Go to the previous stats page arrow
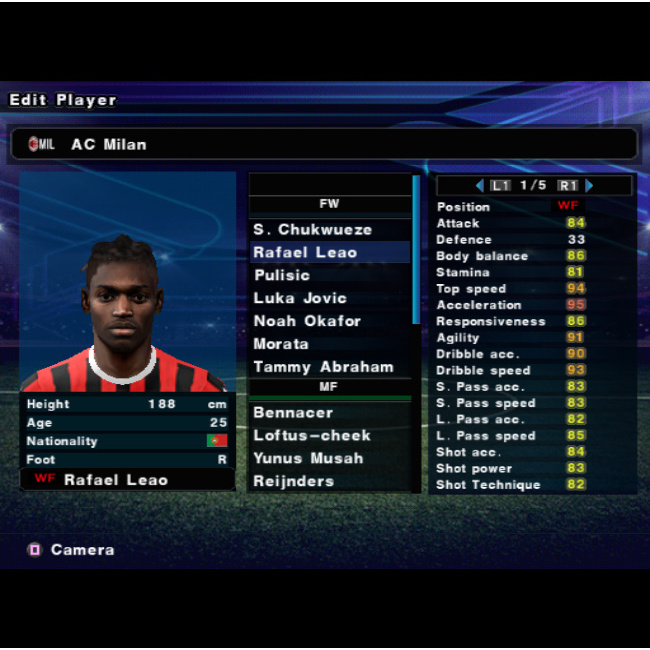 click(480, 186)
